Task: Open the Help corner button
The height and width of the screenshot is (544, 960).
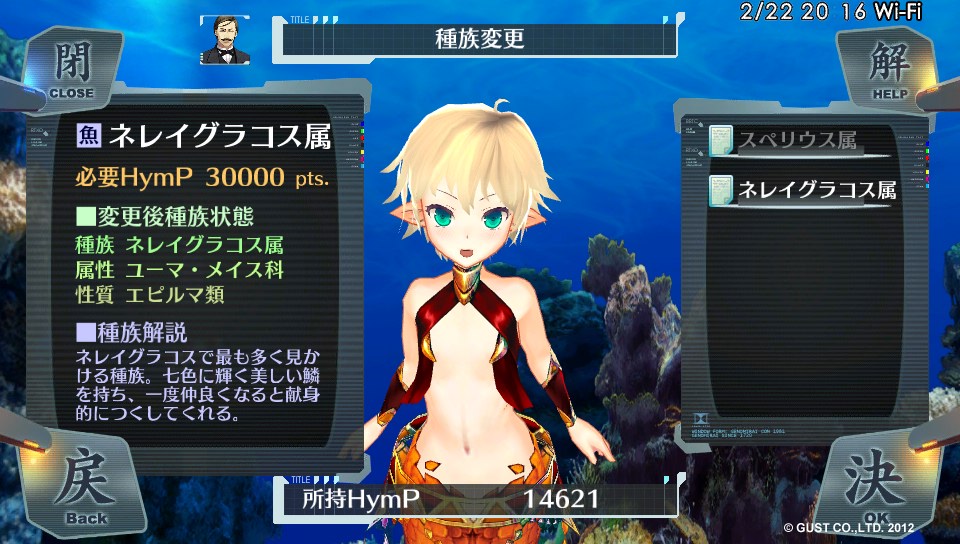Action: (888, 68)
